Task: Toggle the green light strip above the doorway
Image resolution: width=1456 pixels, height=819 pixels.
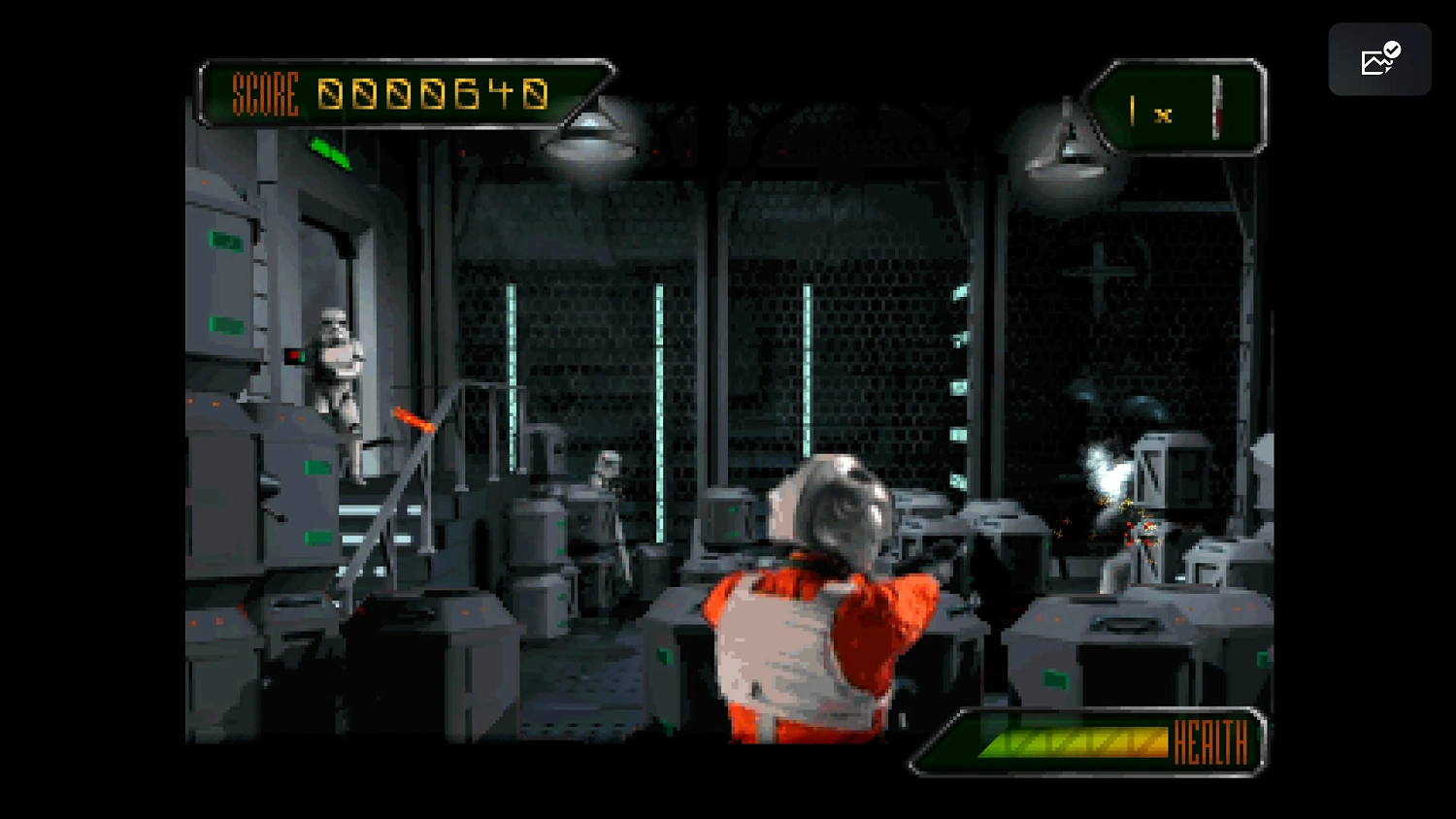Action: [x=329, y=152]
